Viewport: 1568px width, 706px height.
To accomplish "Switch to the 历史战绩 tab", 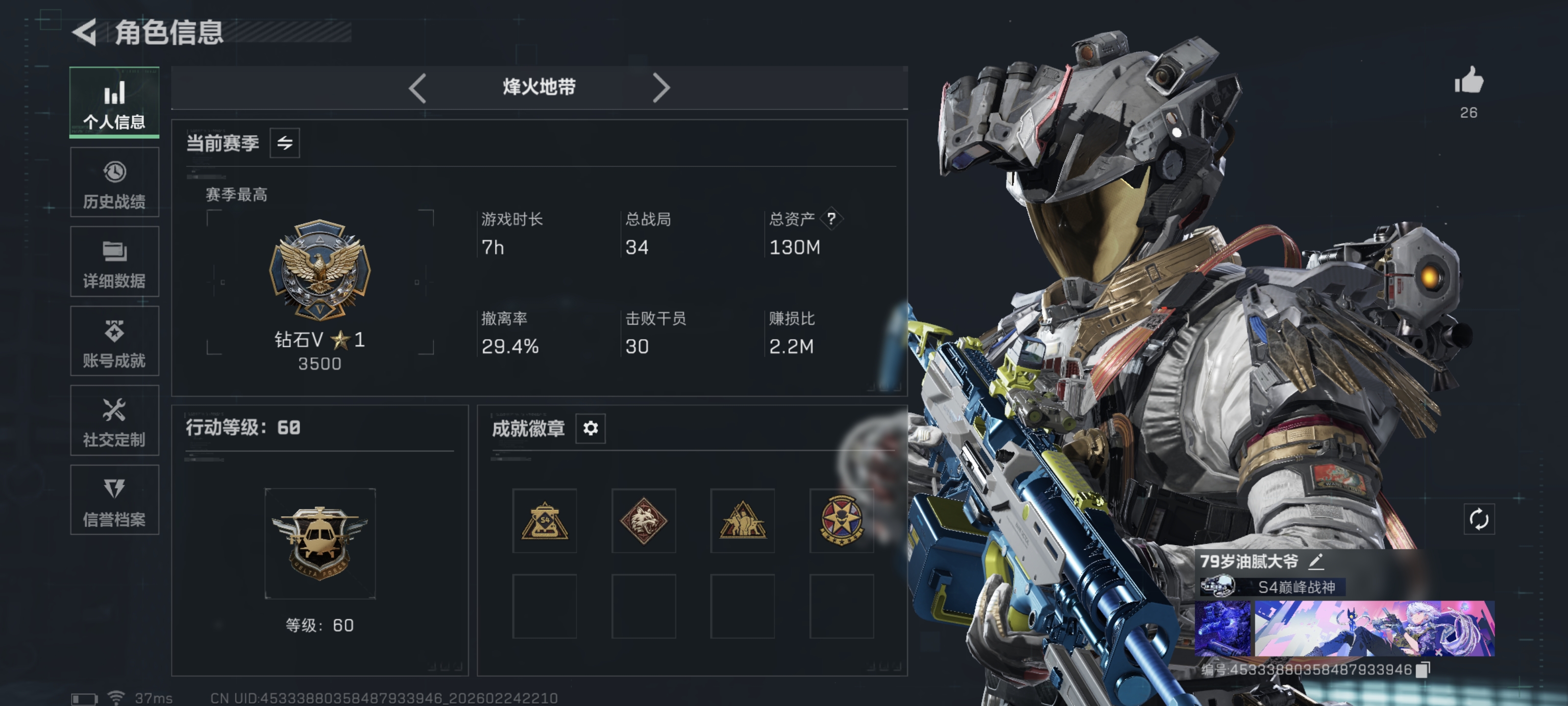I will click(115, 182).
